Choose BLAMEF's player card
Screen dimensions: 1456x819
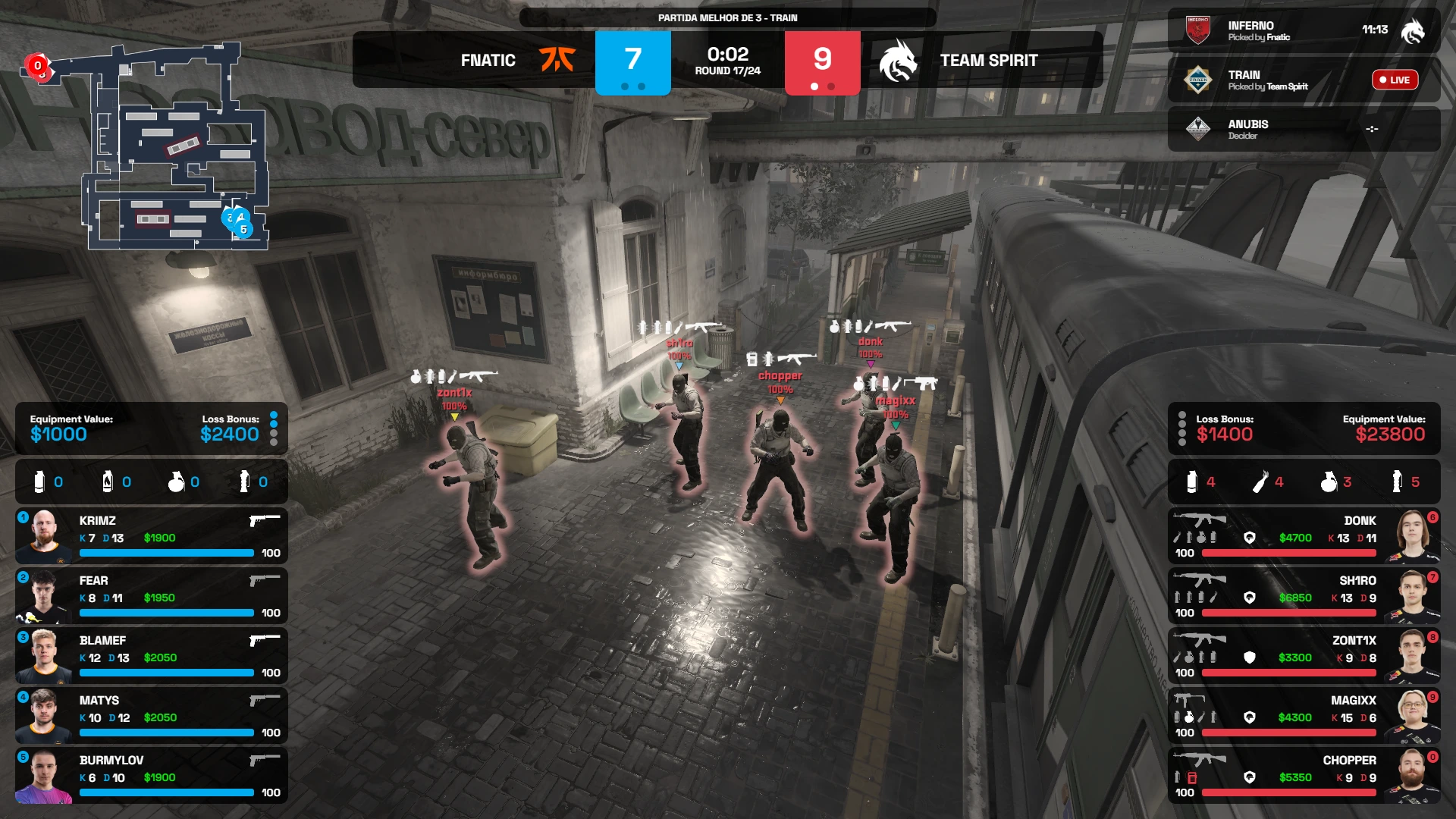[152, 656]
